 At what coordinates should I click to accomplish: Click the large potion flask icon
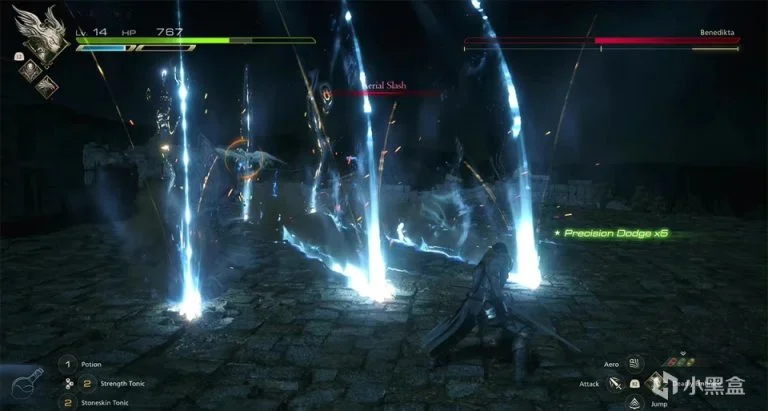22,385
